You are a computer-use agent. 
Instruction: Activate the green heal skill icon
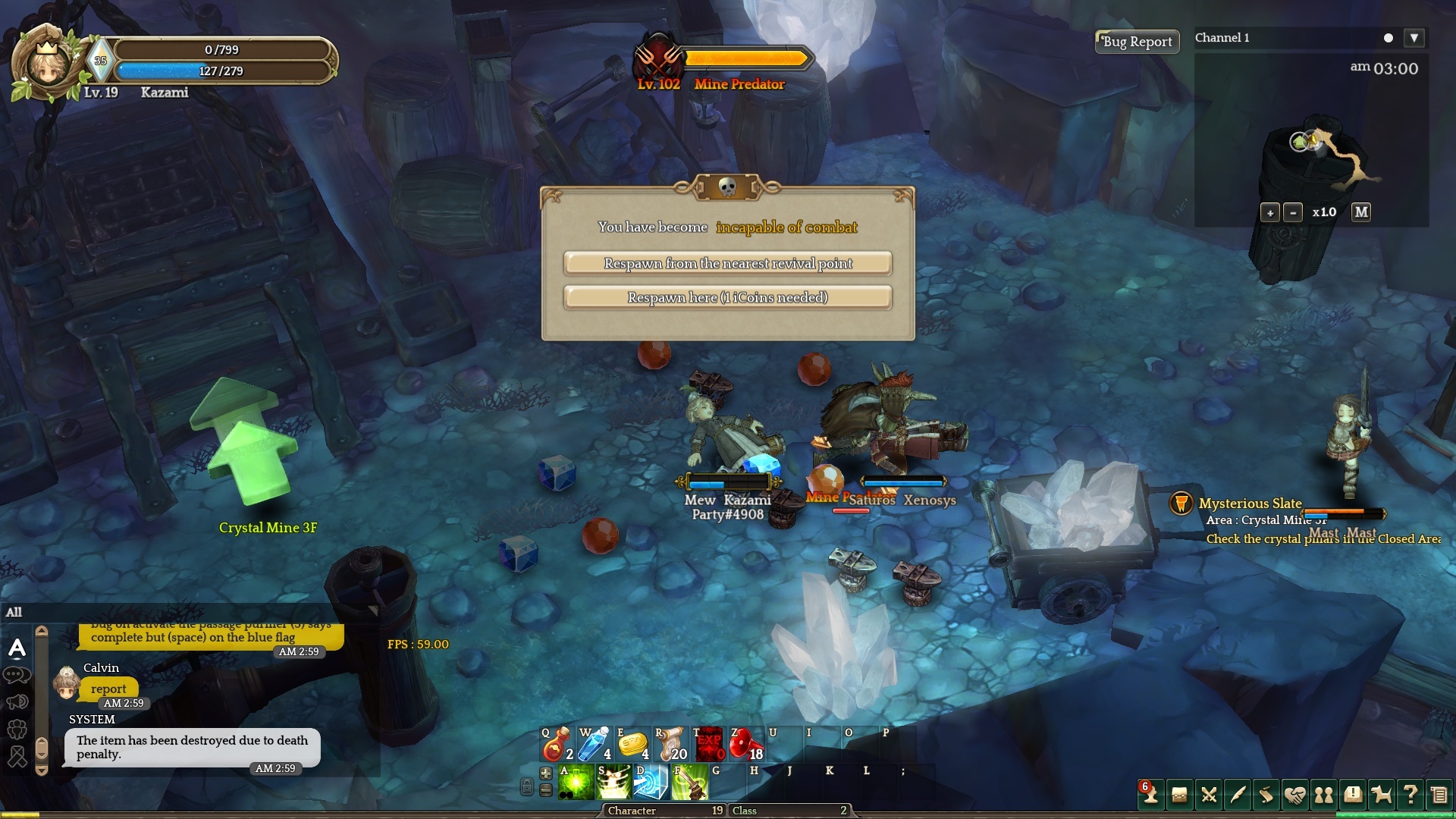click(x=576, y=783)
